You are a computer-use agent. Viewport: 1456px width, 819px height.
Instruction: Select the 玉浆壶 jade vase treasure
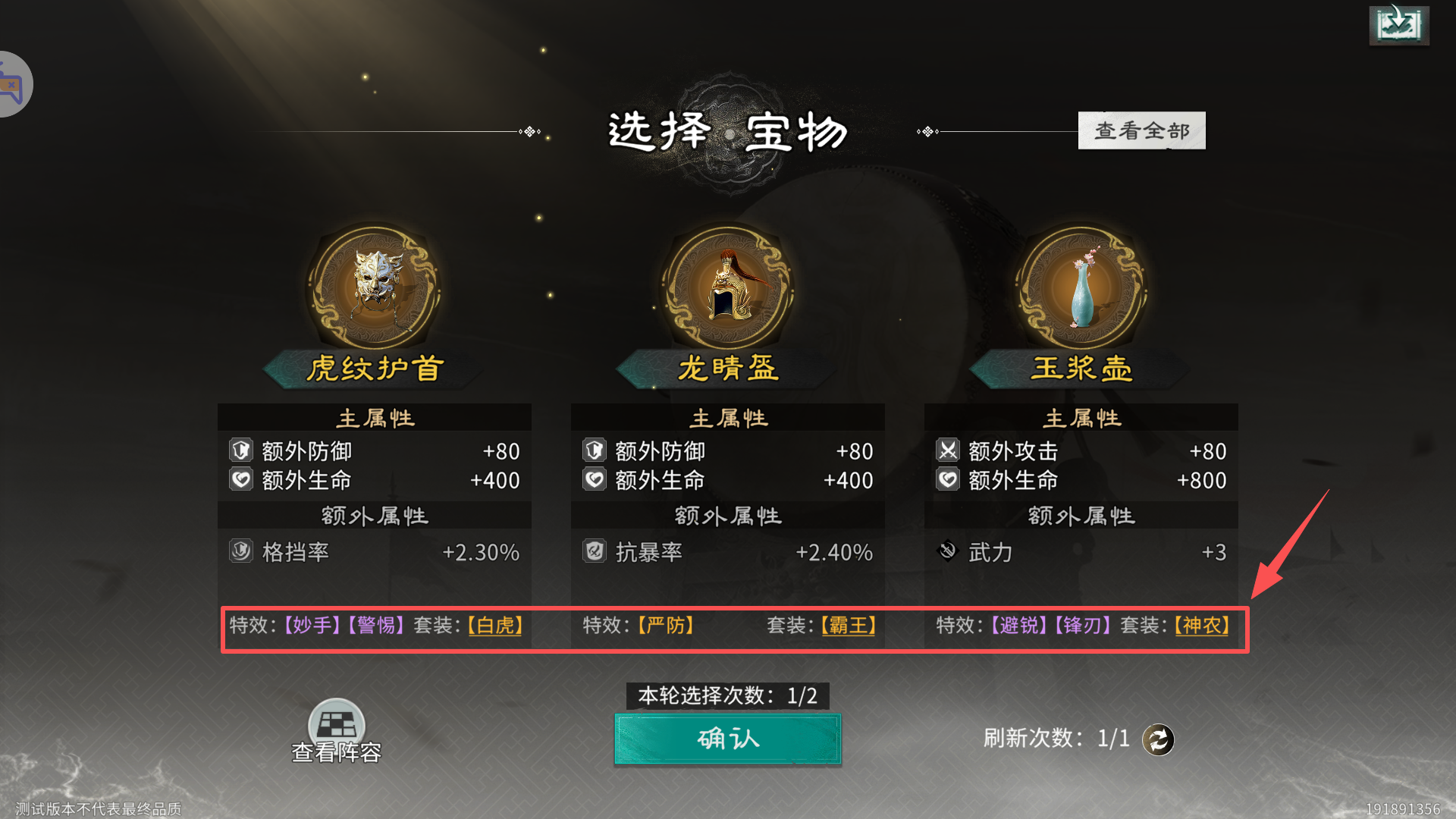tap(1078, 288)
